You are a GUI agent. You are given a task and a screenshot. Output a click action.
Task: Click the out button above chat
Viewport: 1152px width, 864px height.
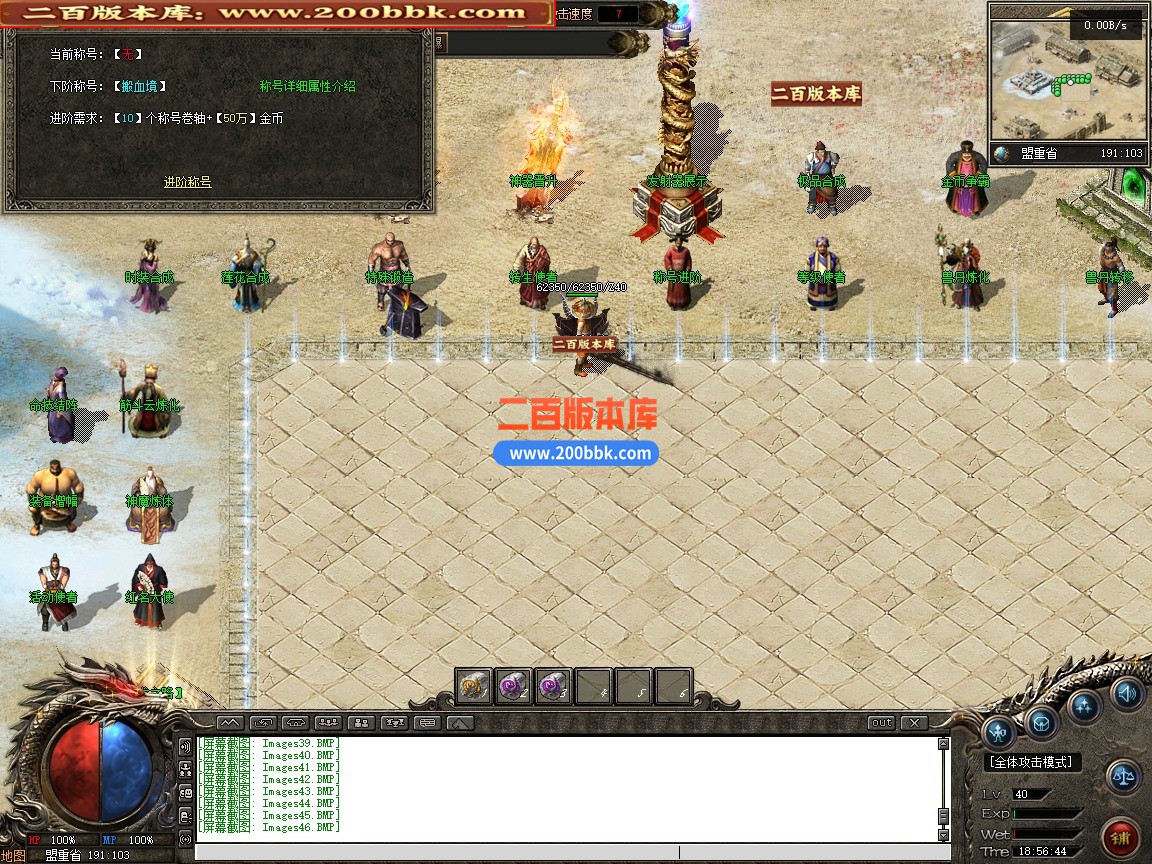[x=881, y=722]
